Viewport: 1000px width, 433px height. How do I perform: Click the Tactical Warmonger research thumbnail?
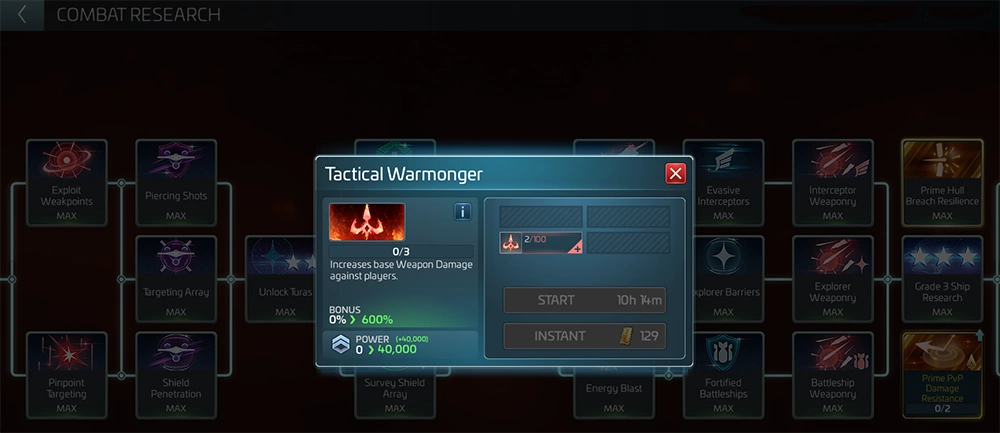coord(367,222)
